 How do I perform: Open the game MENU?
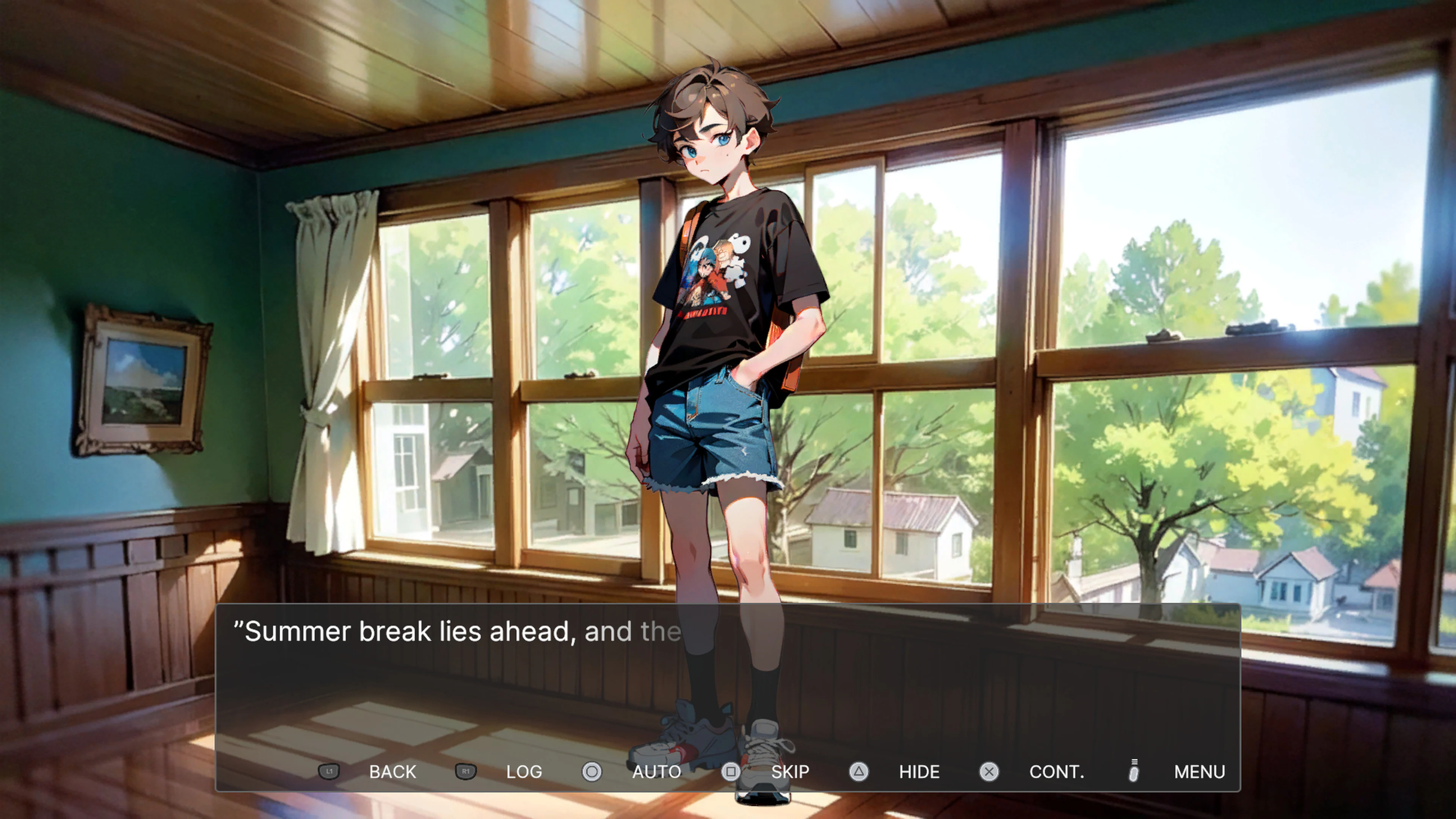point(1199,772)
